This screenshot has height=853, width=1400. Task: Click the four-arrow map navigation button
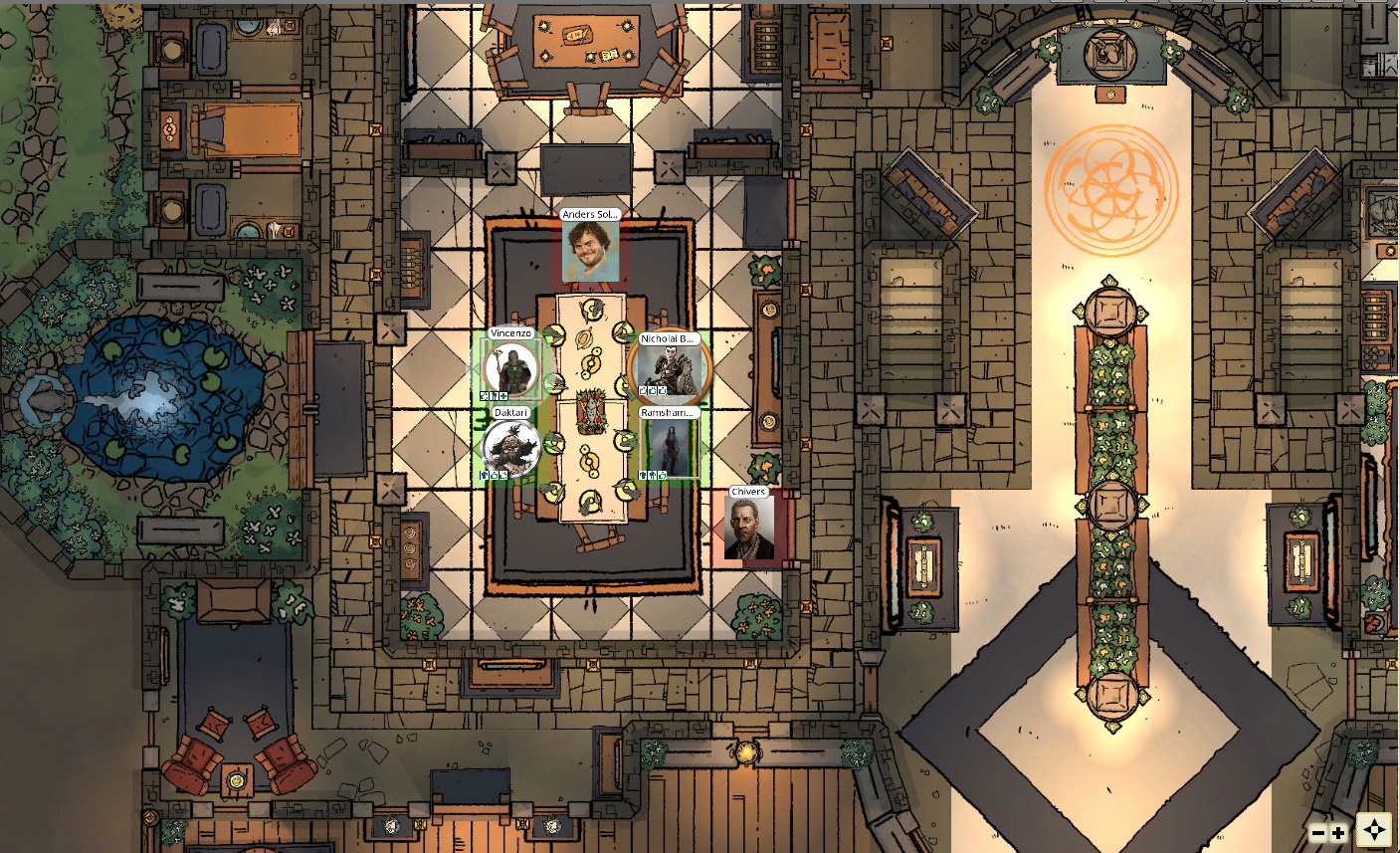coord(1374,830)
